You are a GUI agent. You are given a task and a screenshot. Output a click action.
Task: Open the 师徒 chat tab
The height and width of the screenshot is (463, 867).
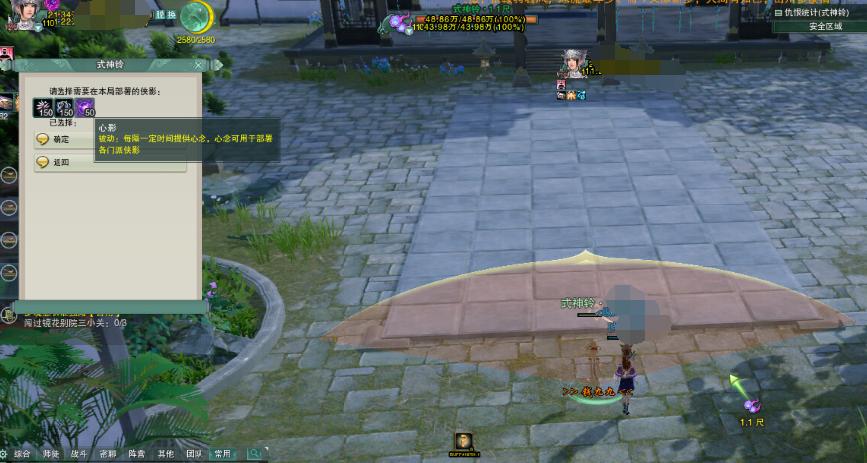click(x=51, y=454)
